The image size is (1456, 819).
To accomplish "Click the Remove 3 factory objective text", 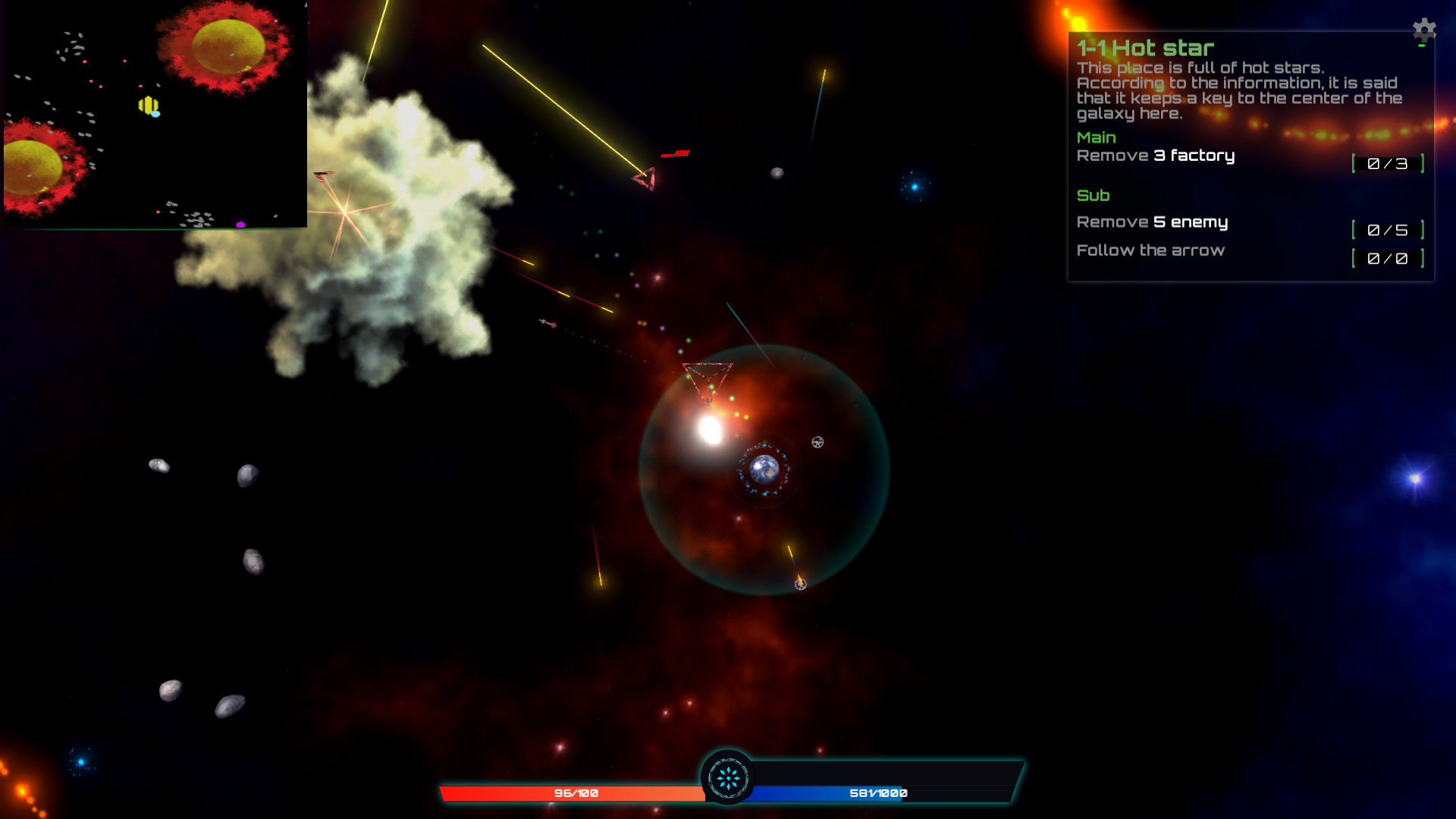I will [x=1156, y=155].
